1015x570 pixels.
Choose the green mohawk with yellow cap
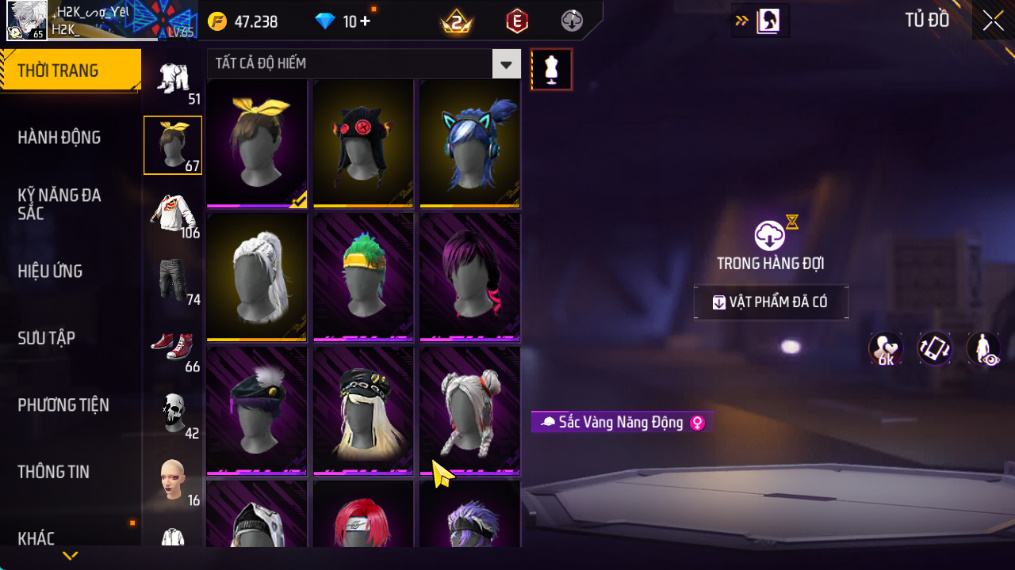point(364,277)
